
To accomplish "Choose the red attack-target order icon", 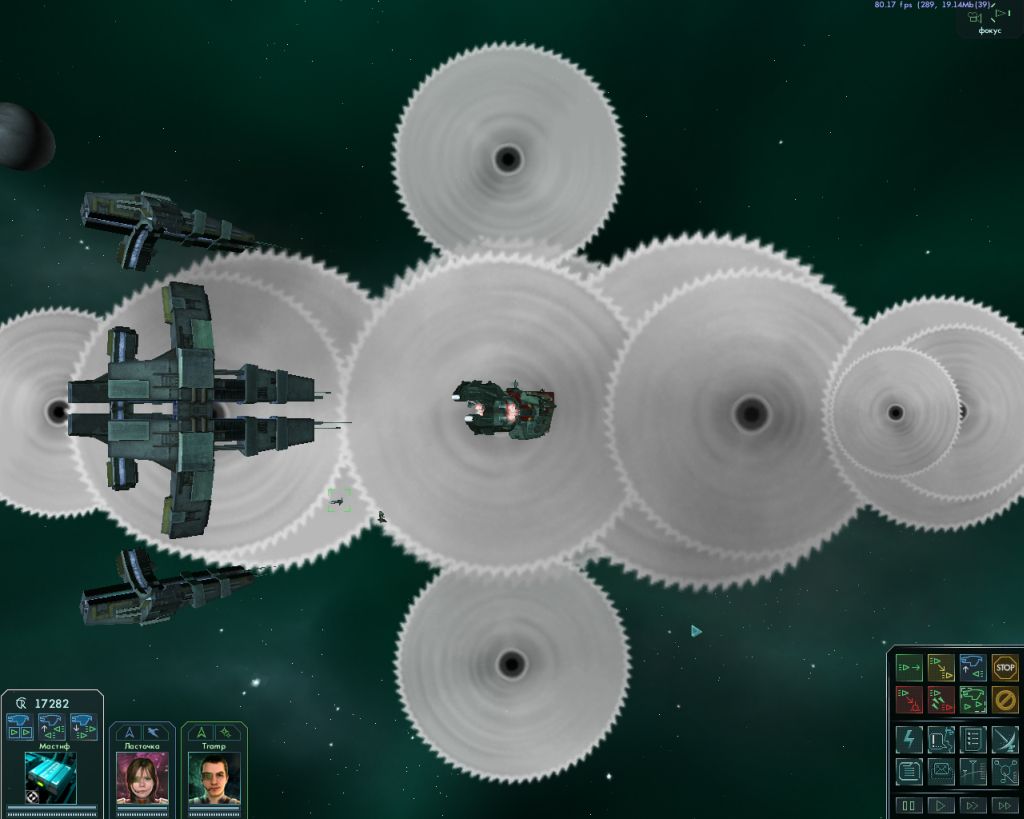I will 909,699.
